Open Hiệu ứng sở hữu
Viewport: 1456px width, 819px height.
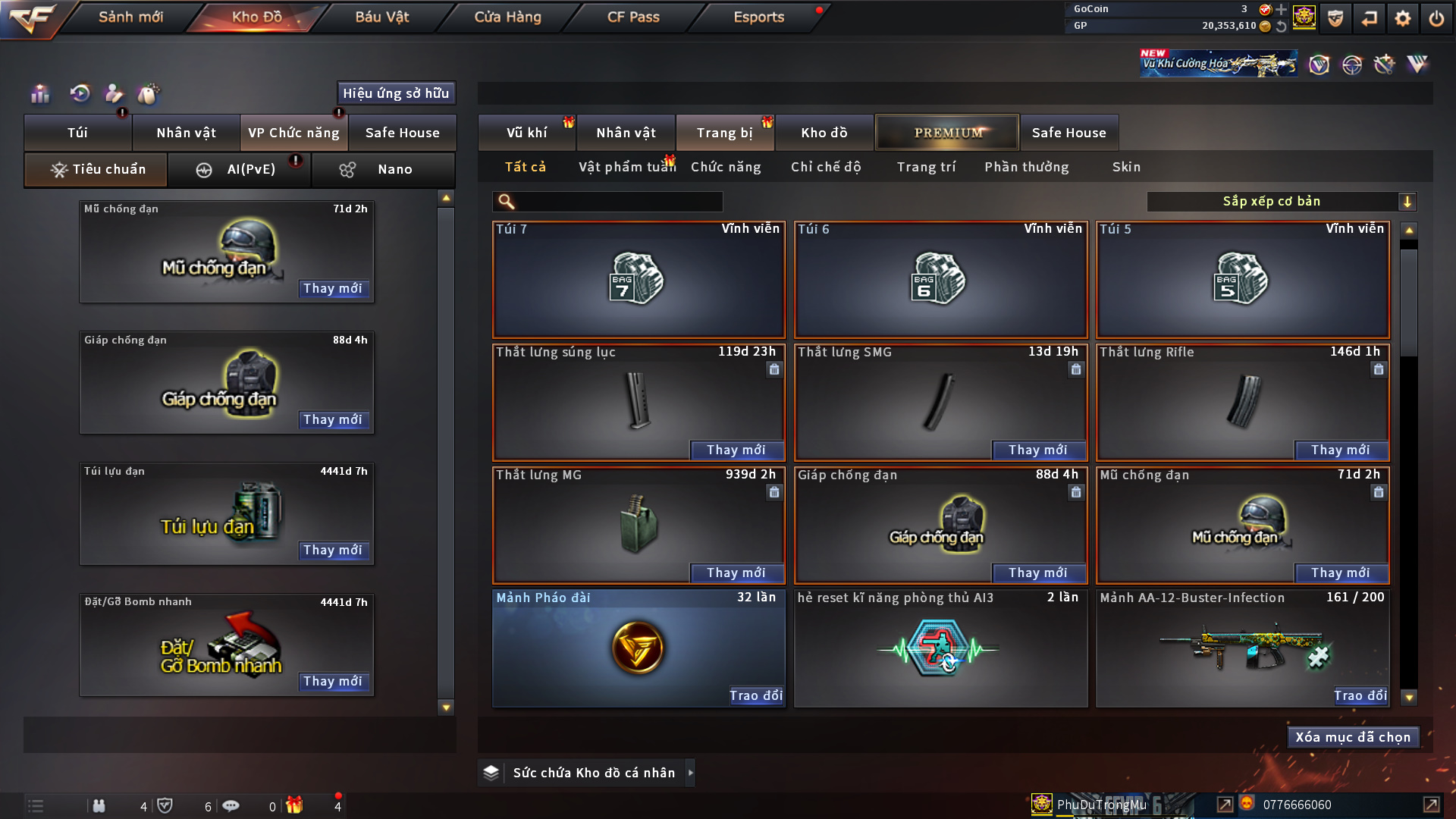tap(396, 93)
